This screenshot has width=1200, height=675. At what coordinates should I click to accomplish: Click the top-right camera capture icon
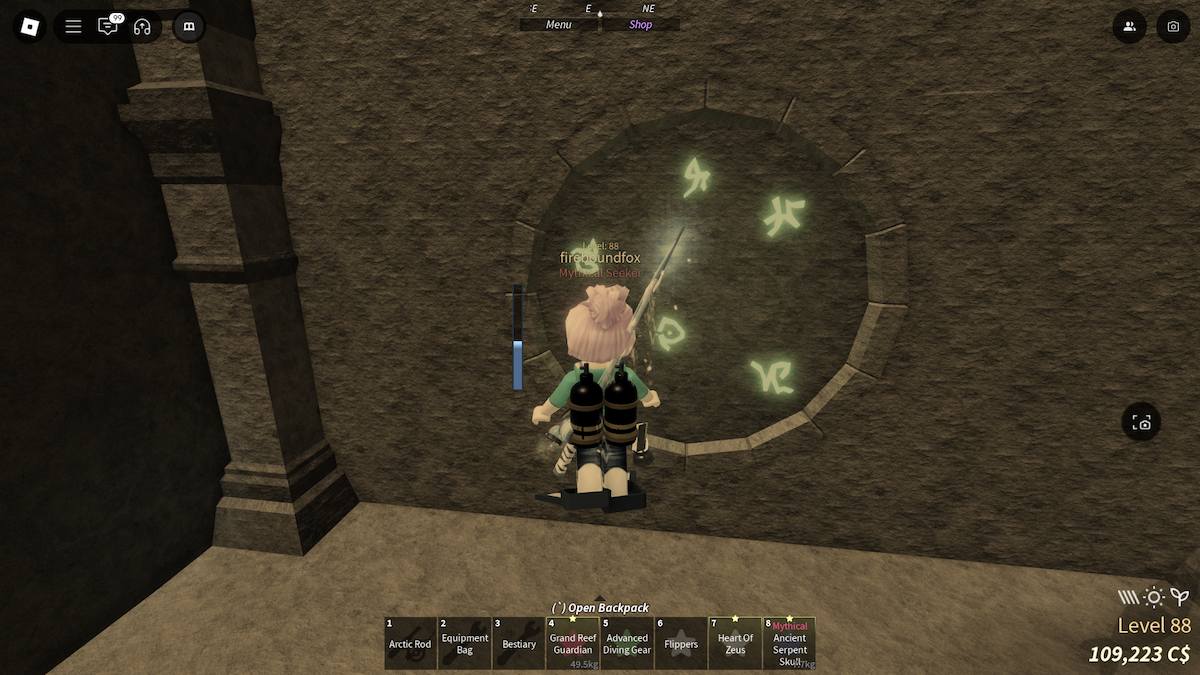pyautogui.click(x=1173, y=27)
